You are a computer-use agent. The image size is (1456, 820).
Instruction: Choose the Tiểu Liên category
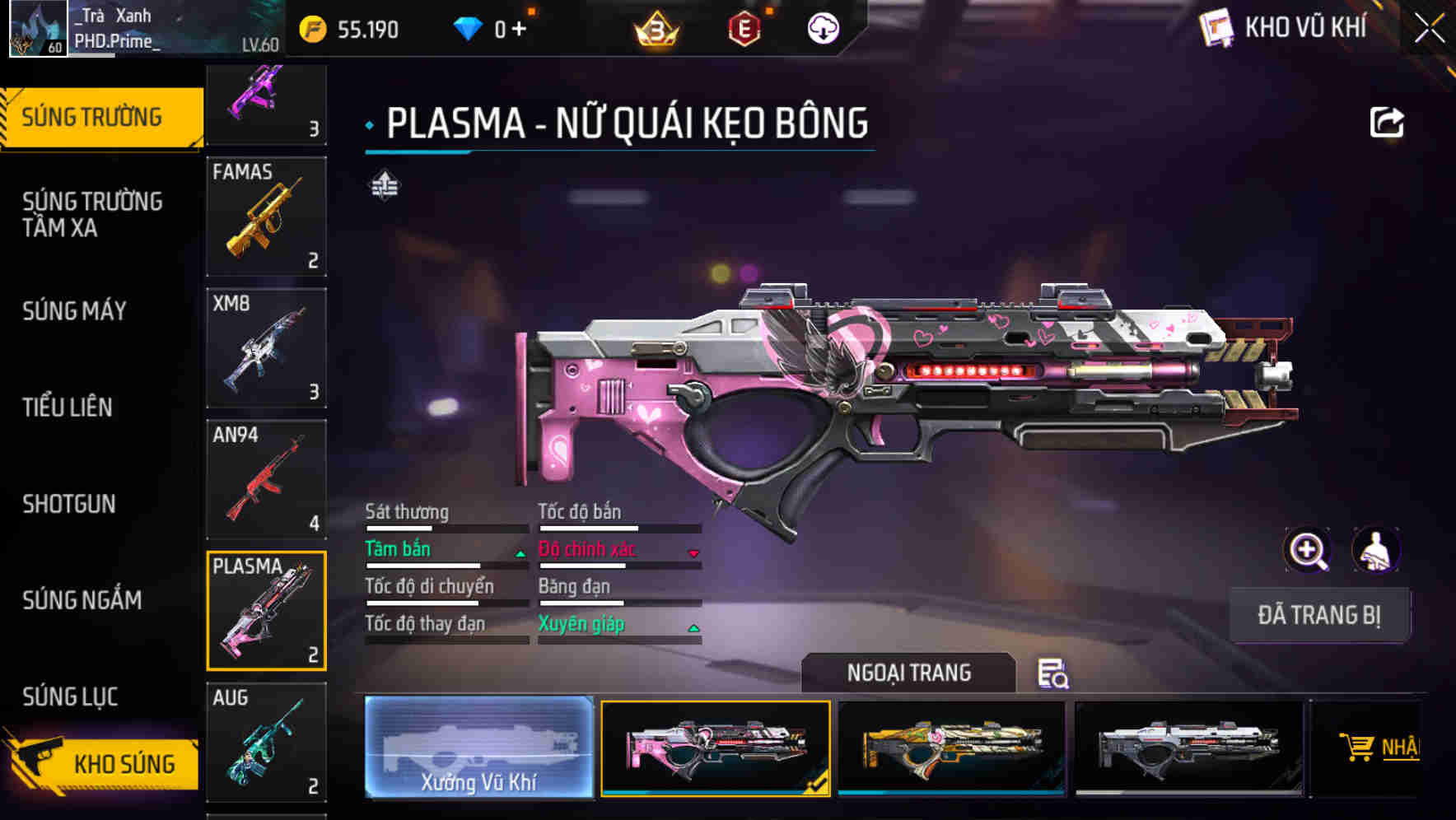[68, 407]
